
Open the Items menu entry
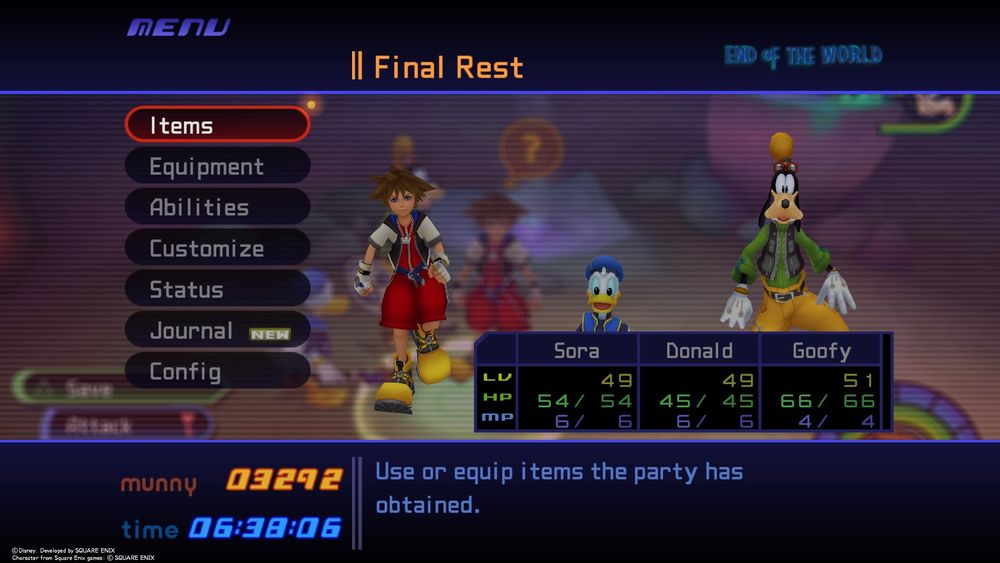point(217,125)
